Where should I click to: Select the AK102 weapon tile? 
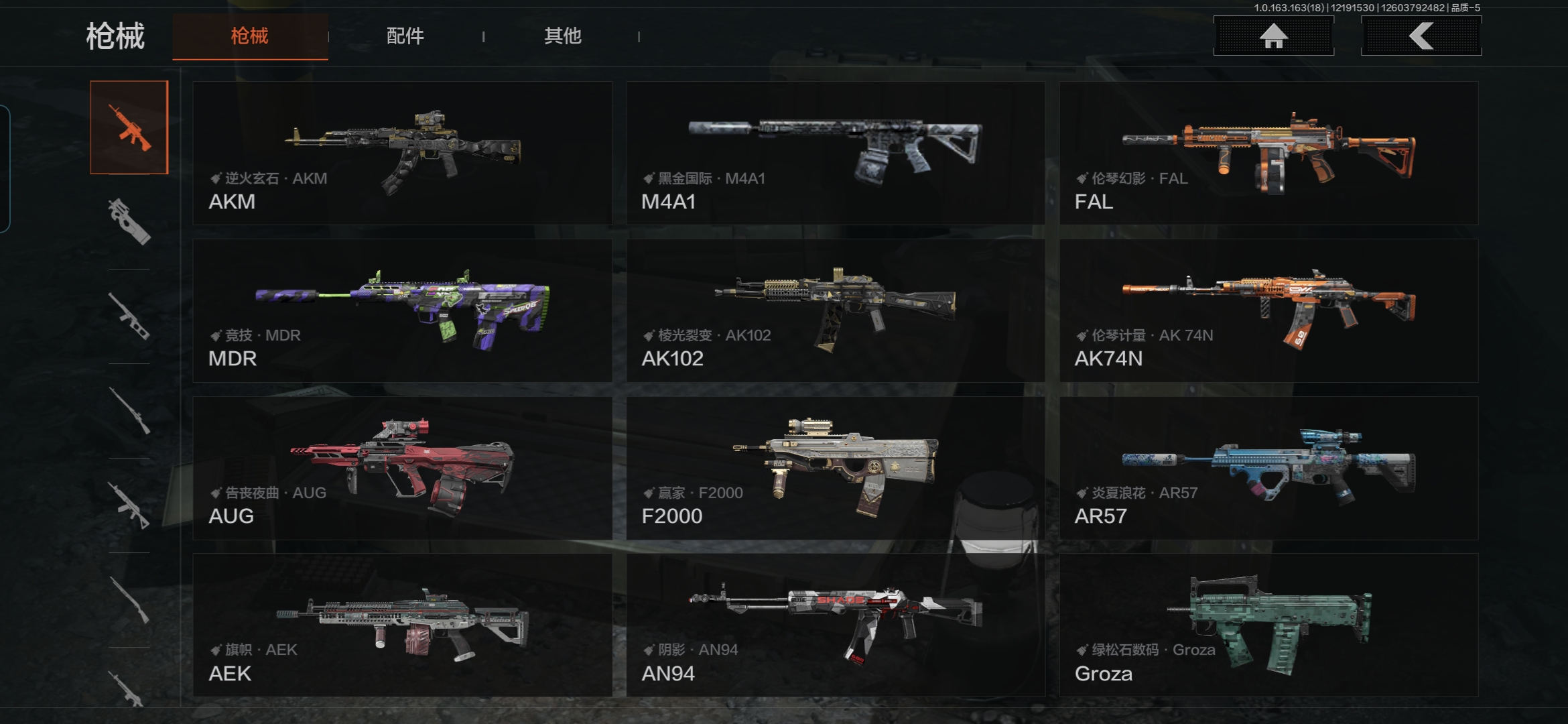point(836,311)
